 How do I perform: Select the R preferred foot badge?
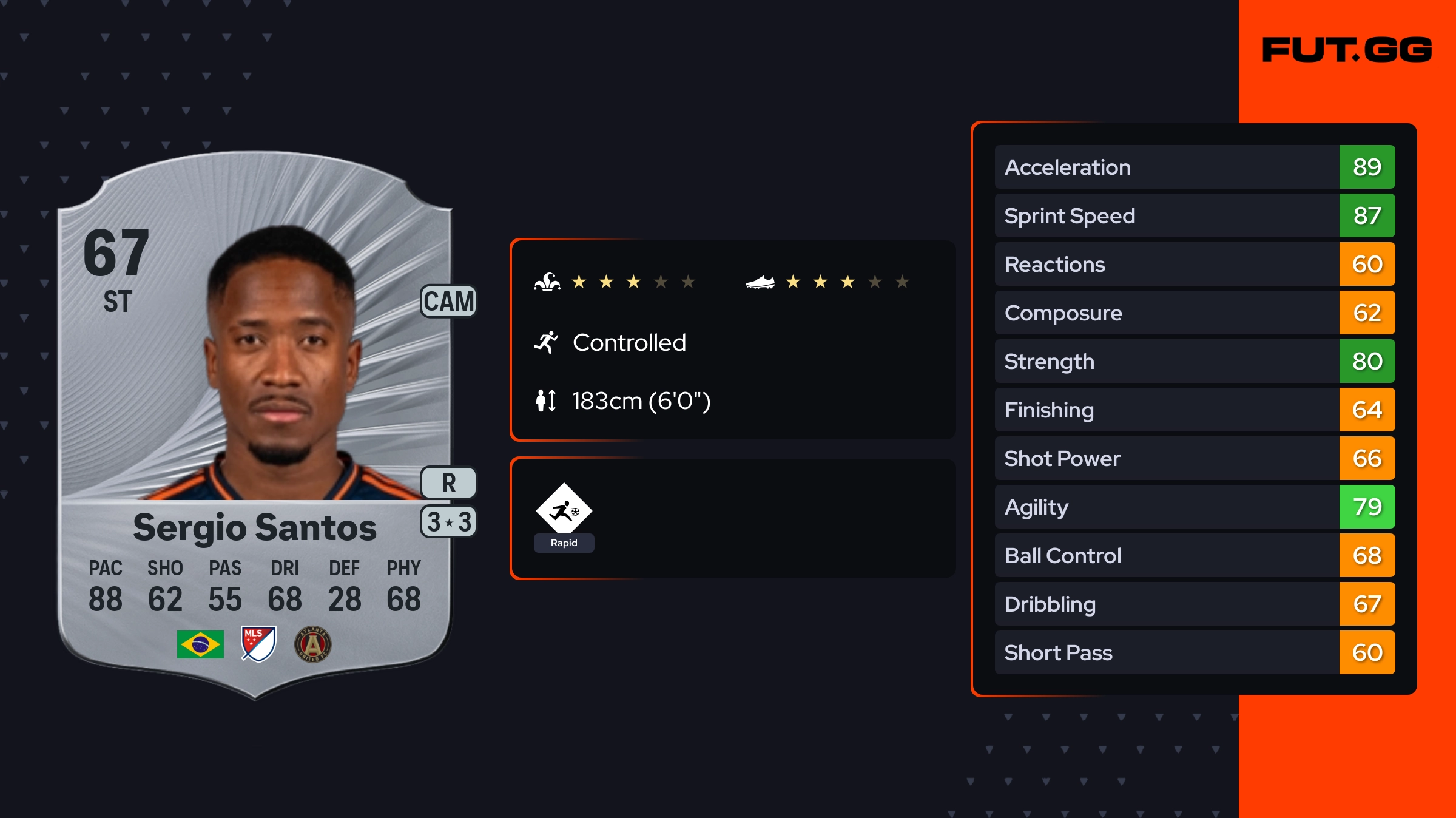(448, 483)
